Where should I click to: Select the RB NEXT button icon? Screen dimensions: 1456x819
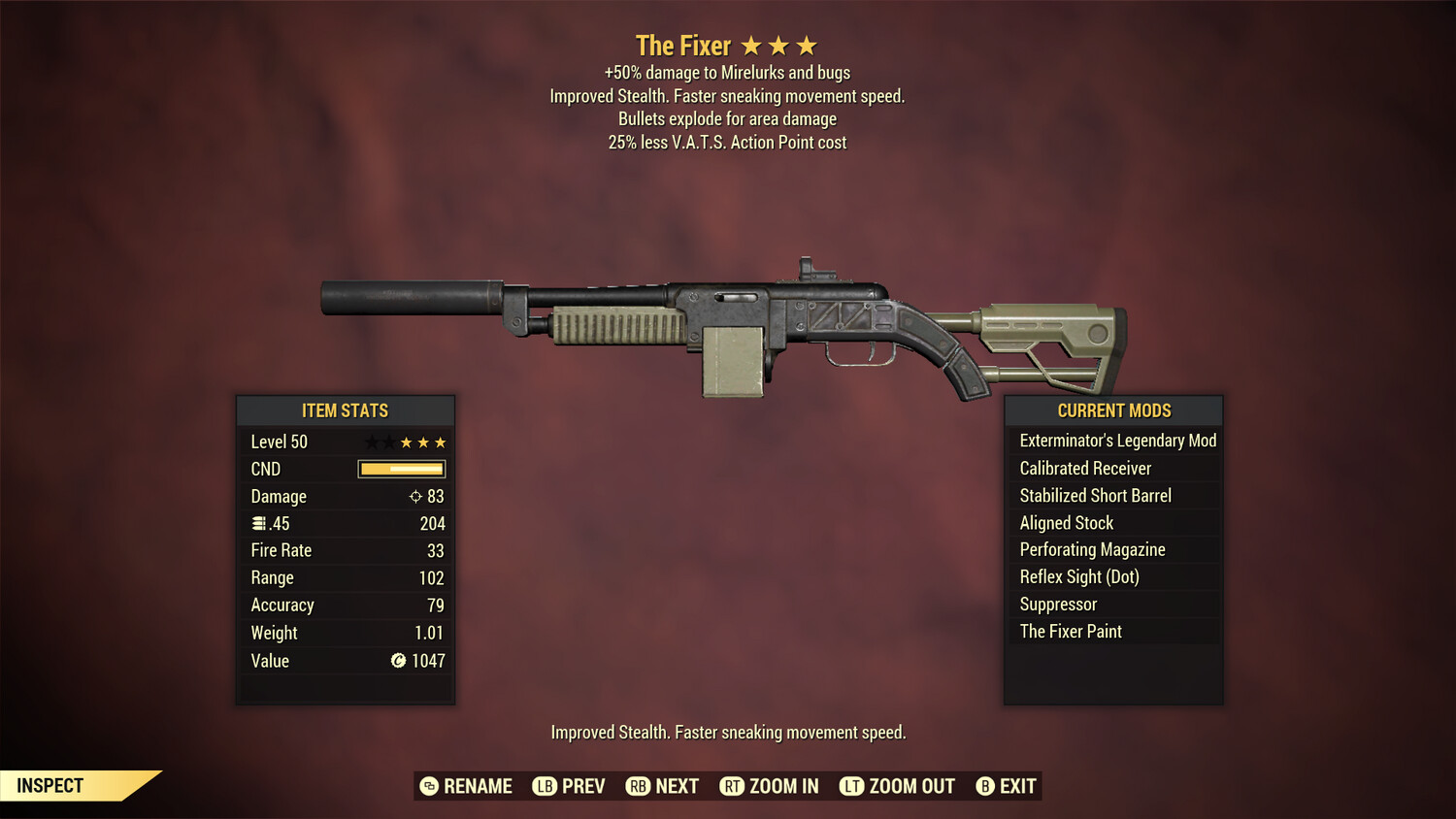tap(639, 786)
